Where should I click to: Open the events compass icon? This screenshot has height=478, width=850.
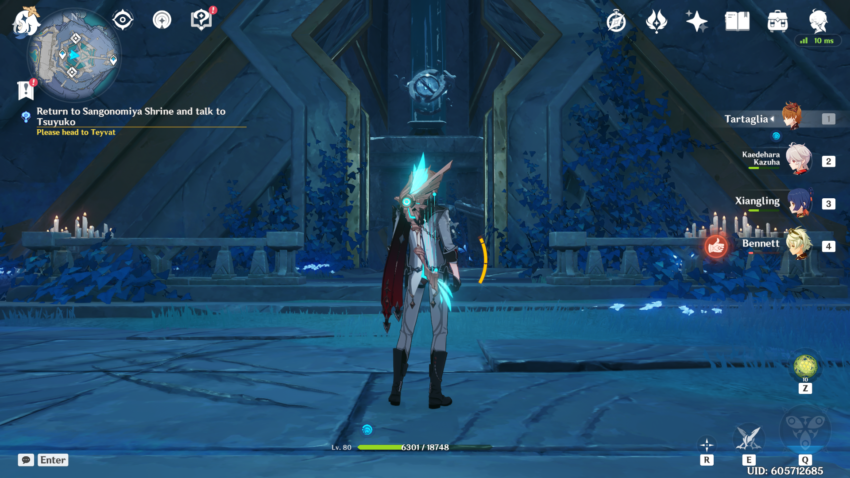(616, 21)
